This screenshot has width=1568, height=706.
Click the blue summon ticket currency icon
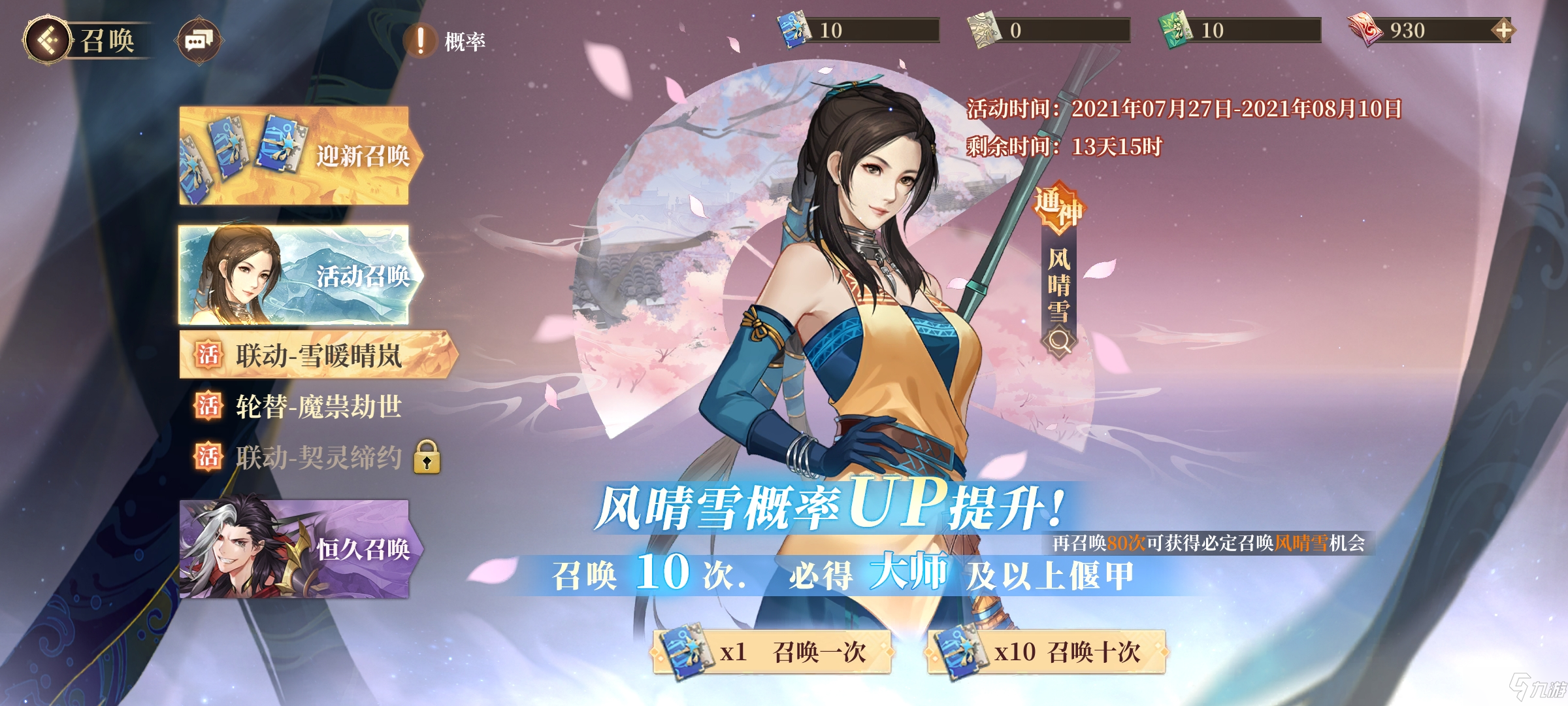(794, 29)
